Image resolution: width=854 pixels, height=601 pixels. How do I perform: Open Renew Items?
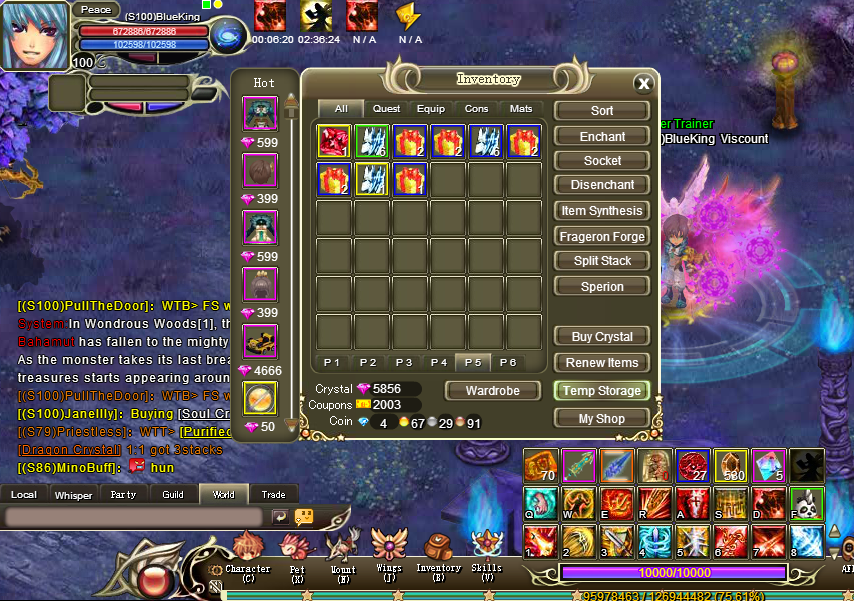(602, 363)
